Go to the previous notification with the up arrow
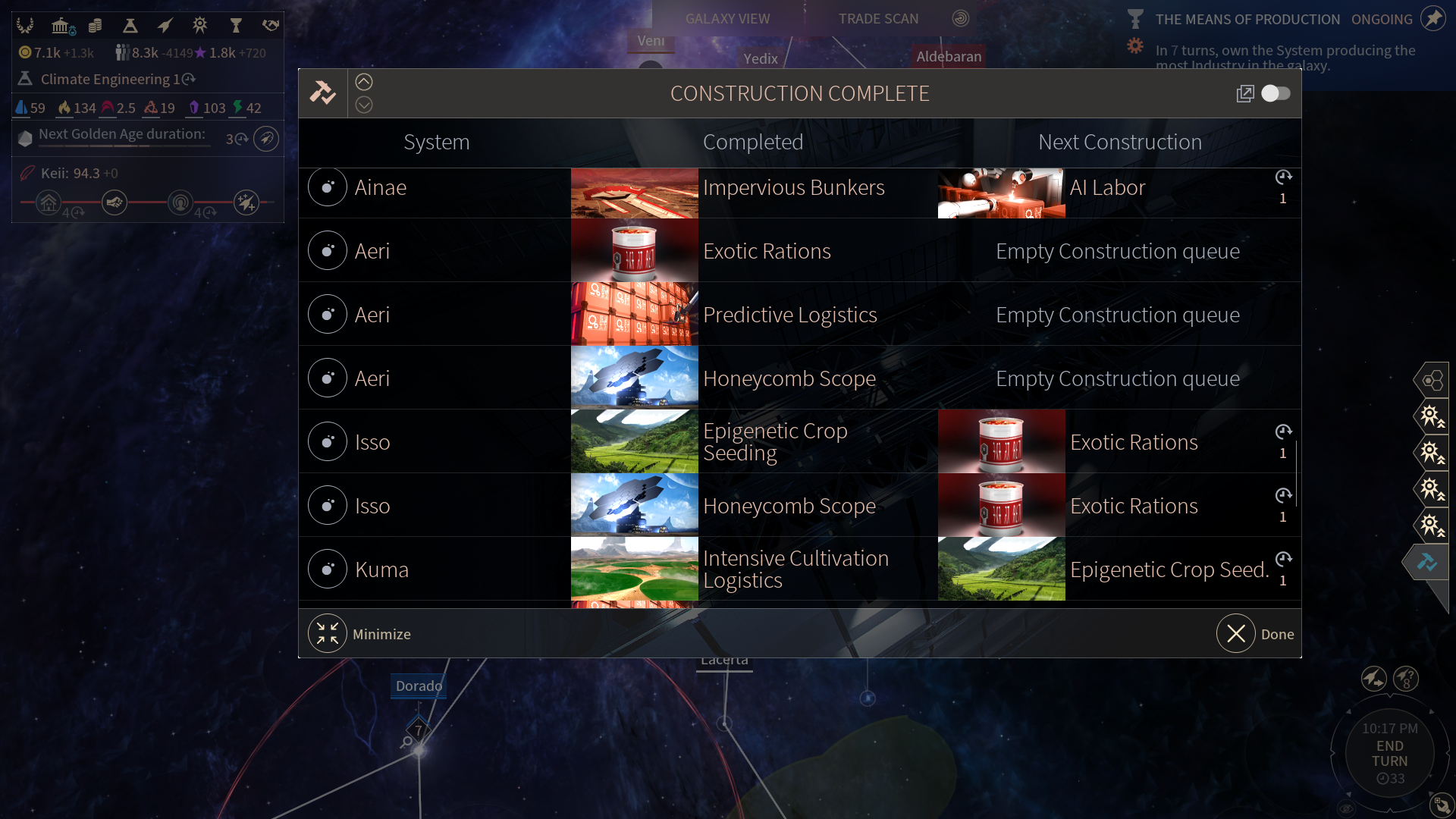This screenshot has height=819, width=1456. pos(364,82)
